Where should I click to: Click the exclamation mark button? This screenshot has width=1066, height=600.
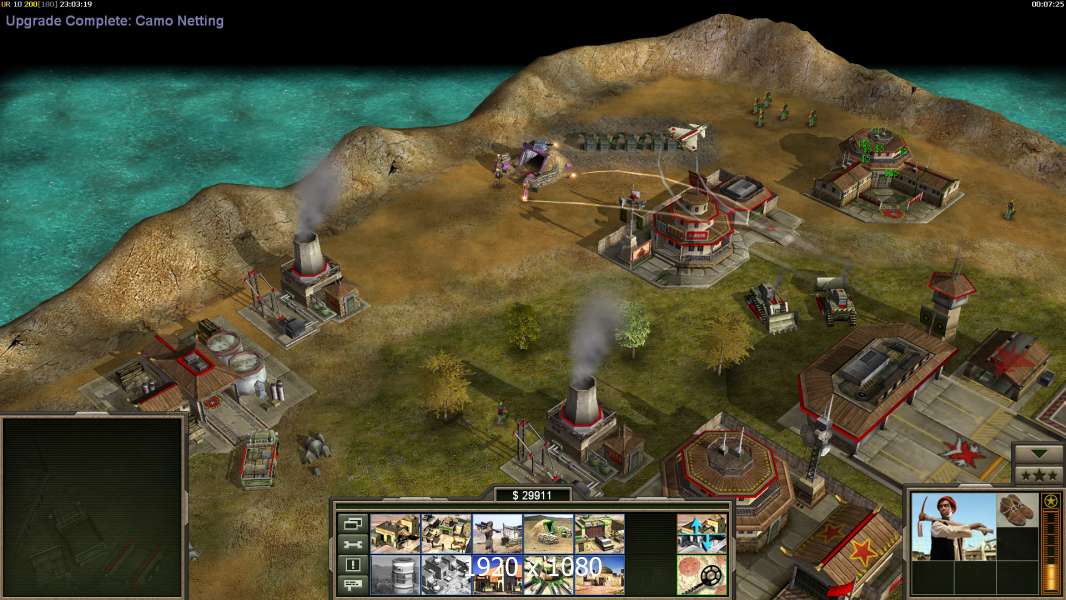click(x=352, y=564)
